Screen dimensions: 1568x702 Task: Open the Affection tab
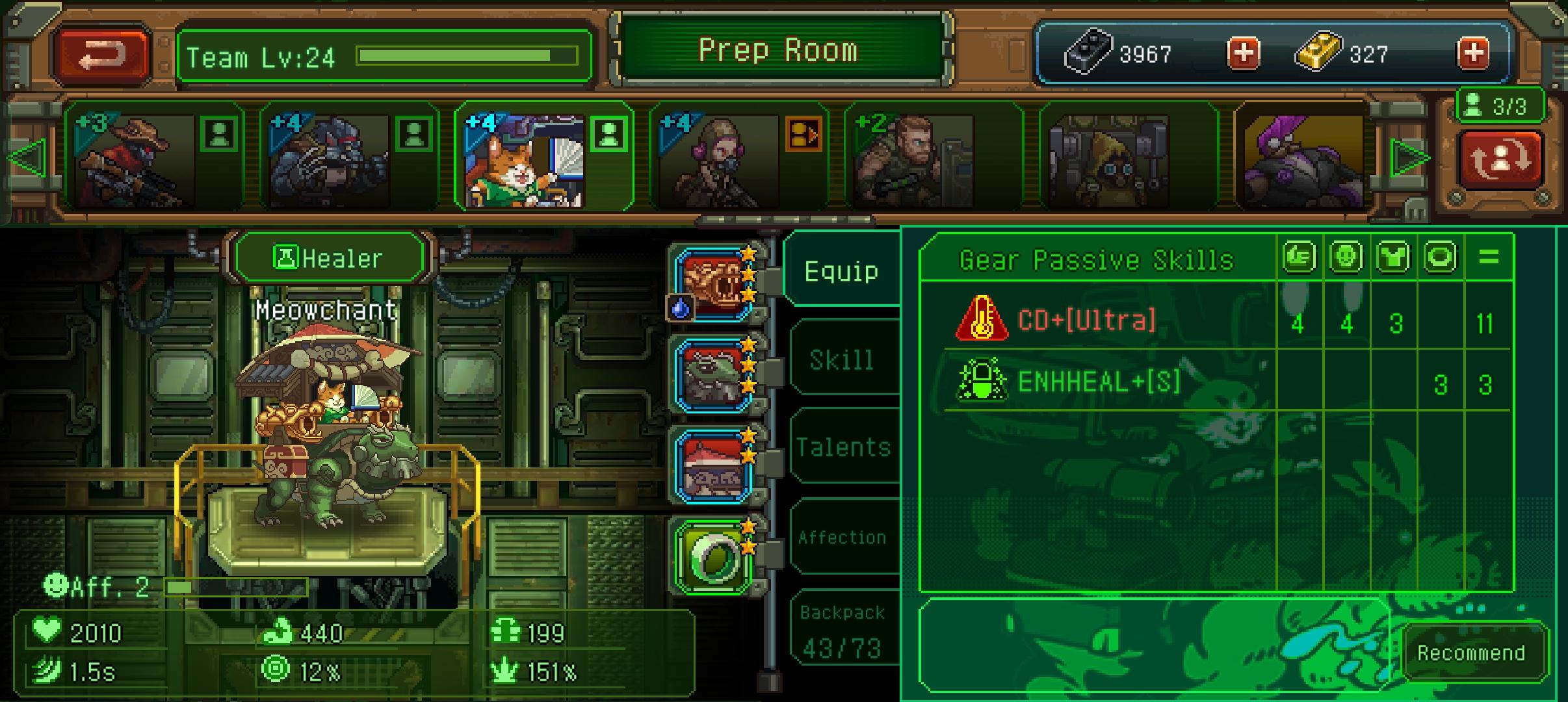click(x=843, y=538)
